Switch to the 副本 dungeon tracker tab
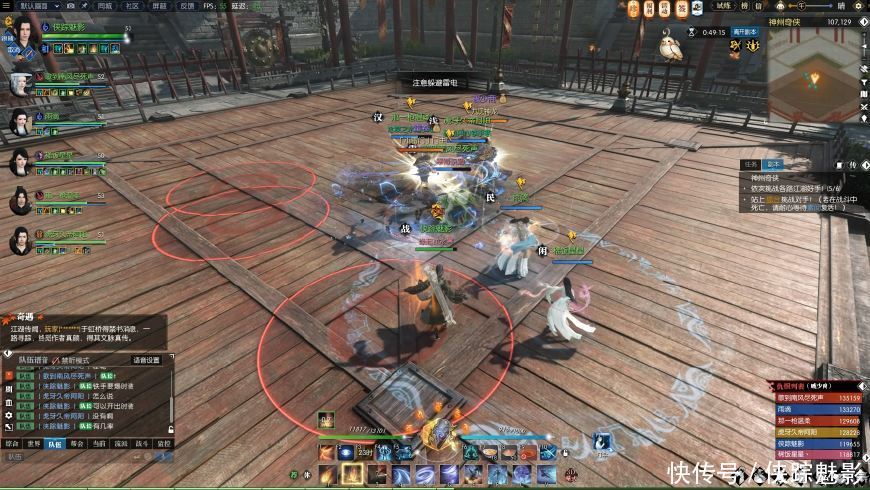 (x=772, y=164)
